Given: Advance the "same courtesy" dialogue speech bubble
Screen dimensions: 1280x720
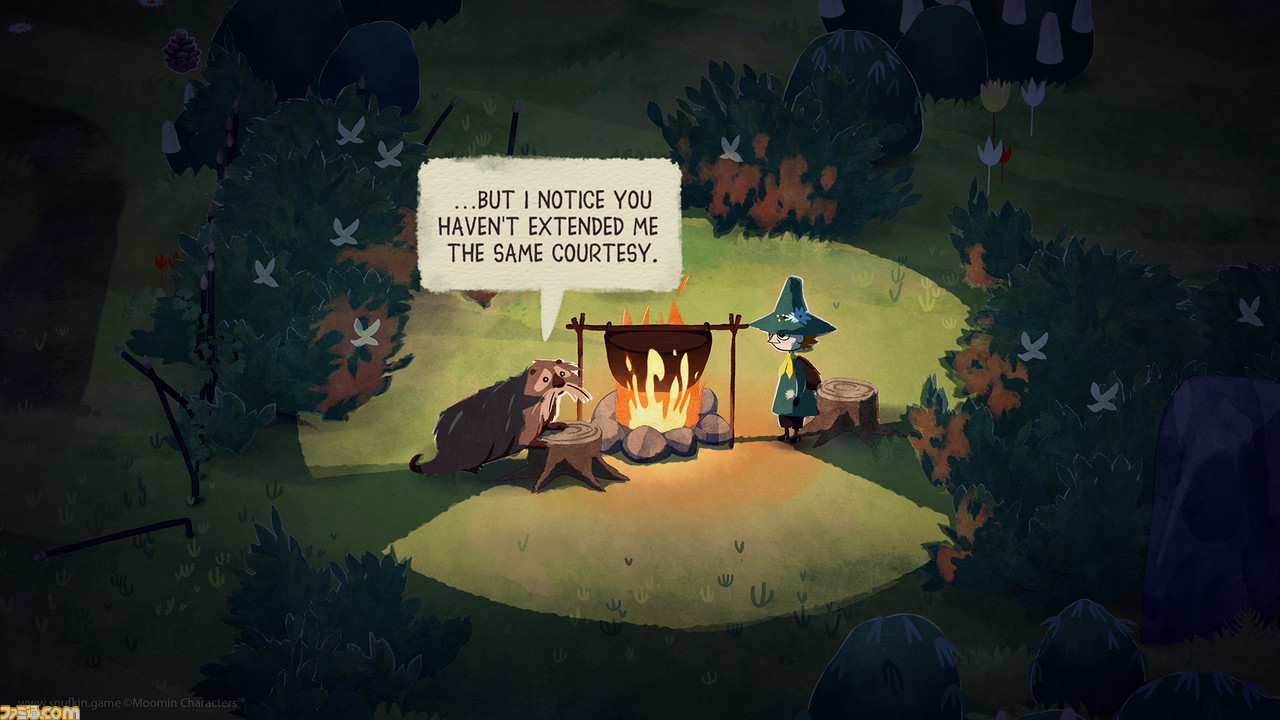Looking at the screenshot, I should pos(549,225).
